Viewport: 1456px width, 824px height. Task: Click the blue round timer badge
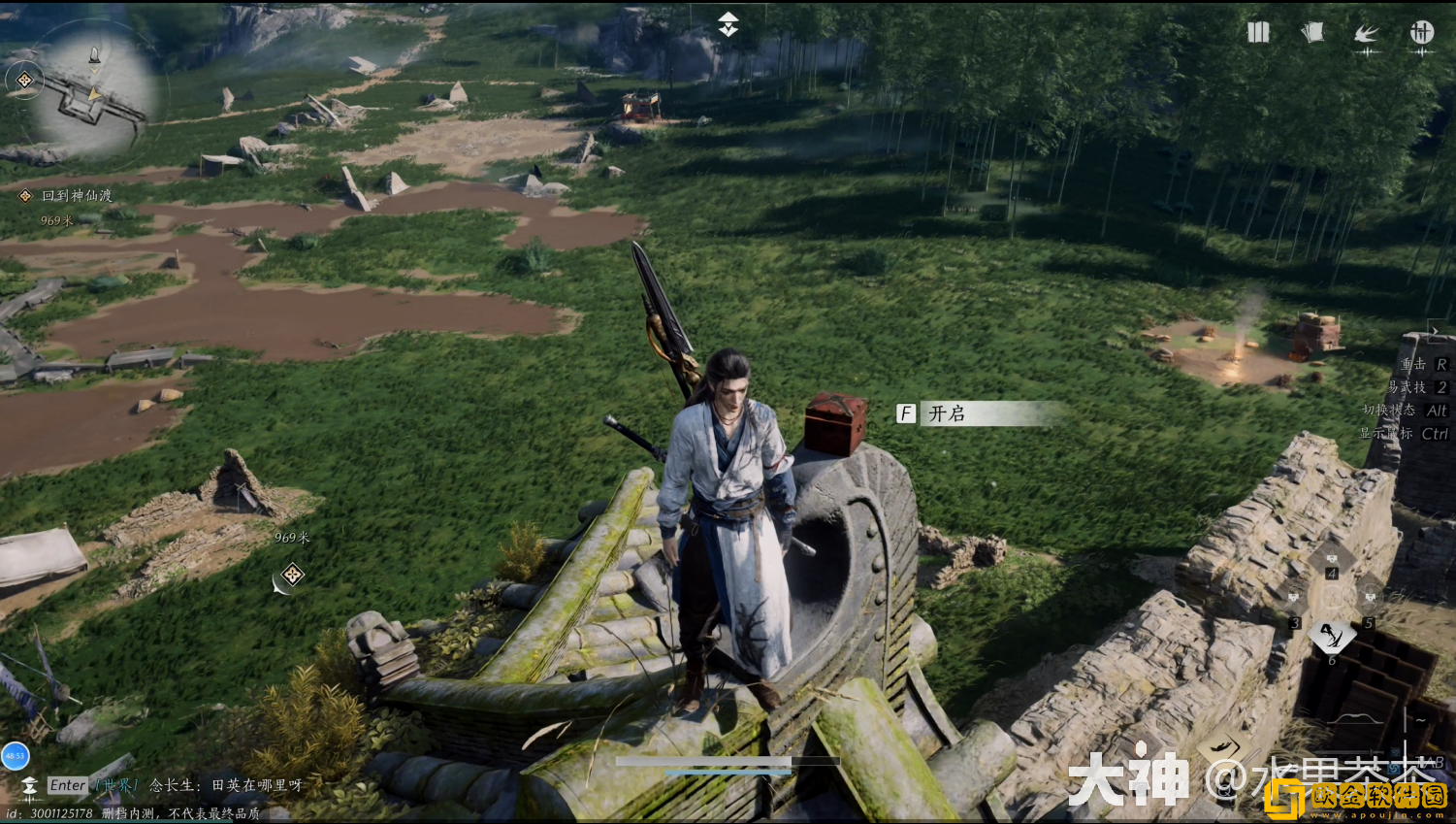(15, 755)
